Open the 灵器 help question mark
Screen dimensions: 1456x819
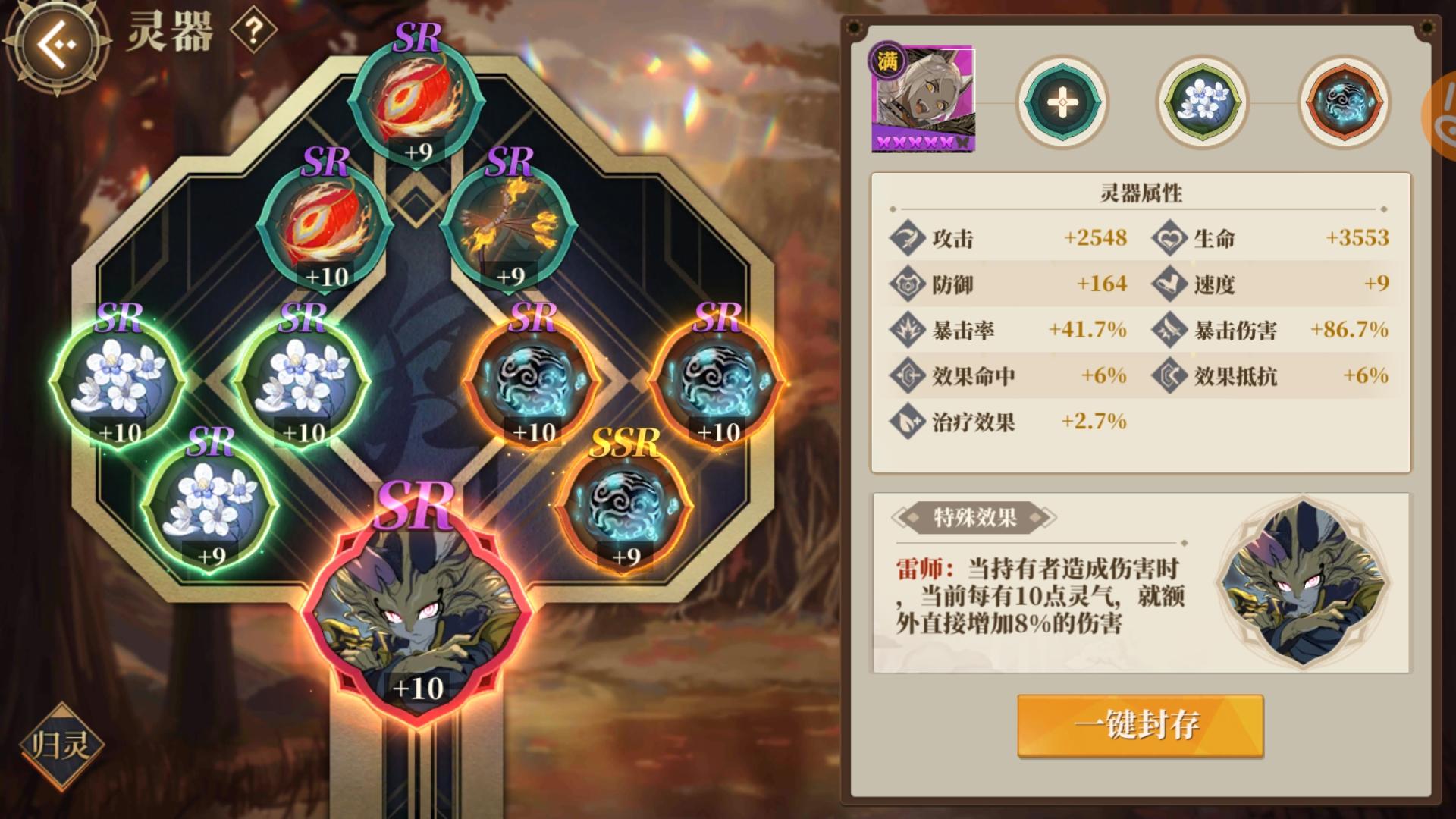click(255, 30)
